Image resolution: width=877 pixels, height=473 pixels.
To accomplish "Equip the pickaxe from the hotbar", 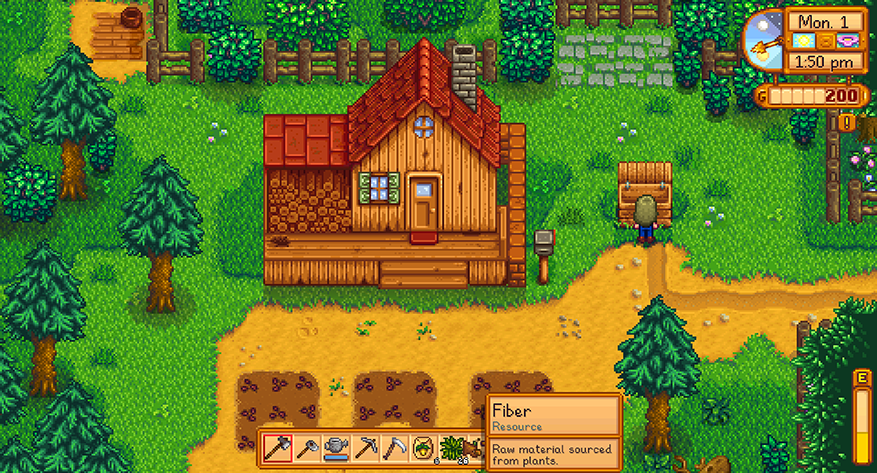I will point(366,448).
